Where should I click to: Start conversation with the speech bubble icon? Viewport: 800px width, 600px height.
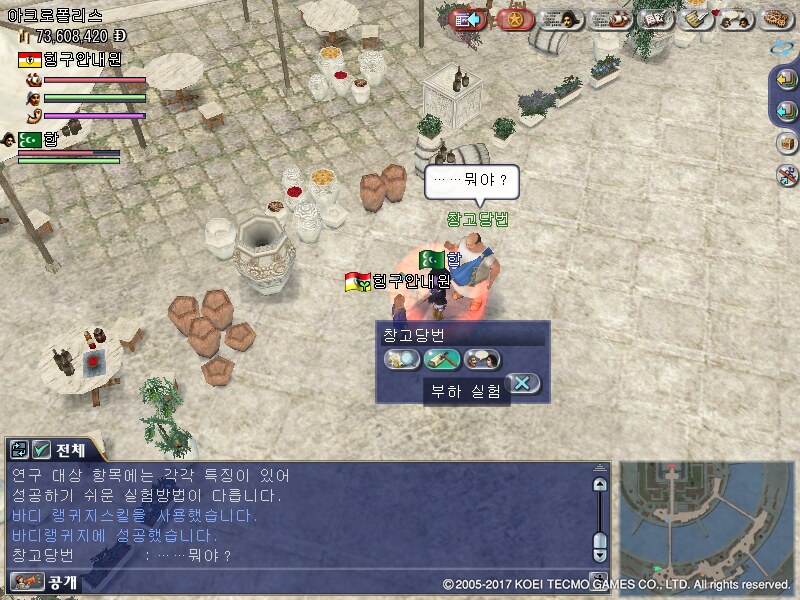482,359
